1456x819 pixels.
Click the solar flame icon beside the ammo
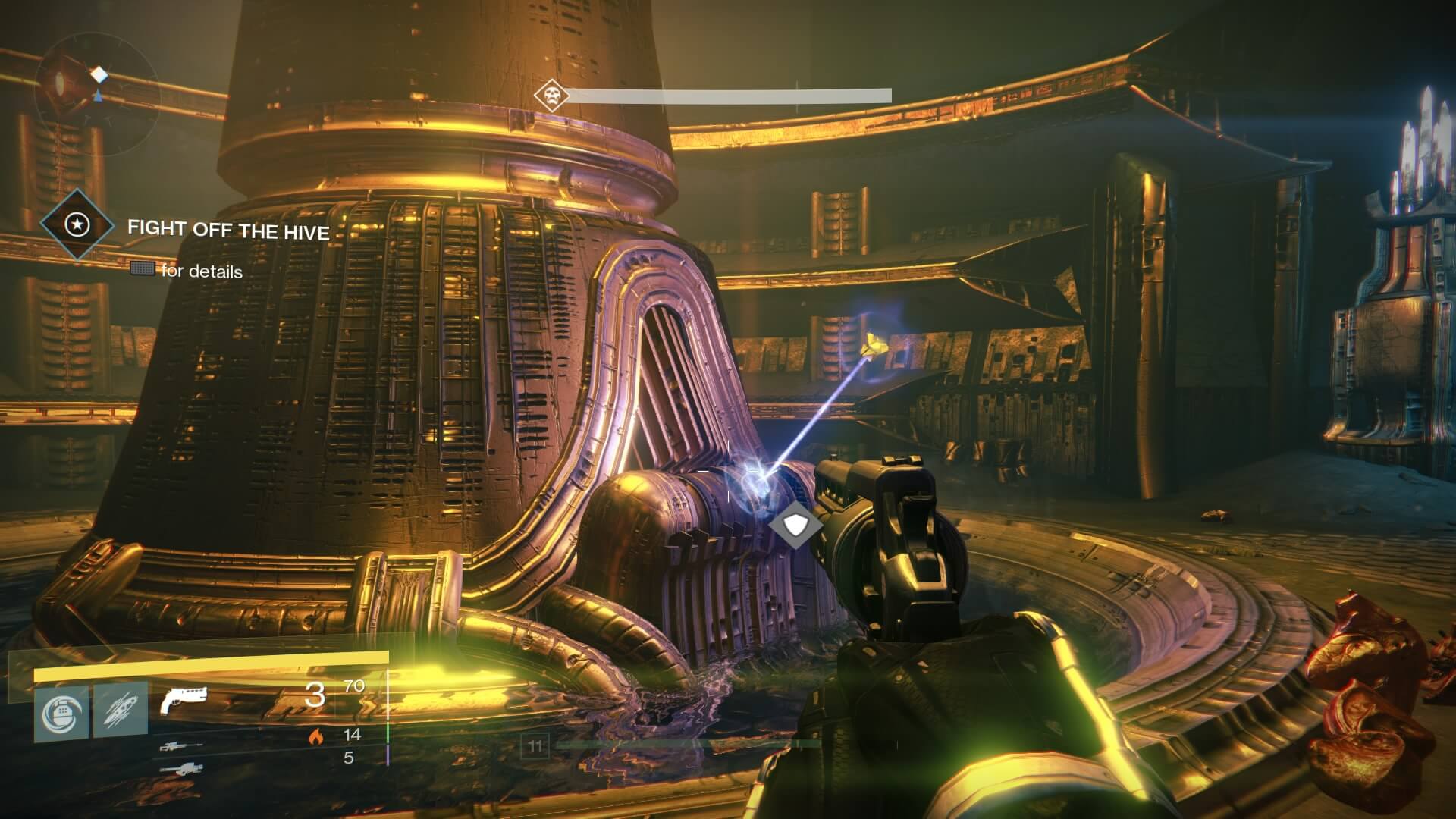[x=315, y=738]
